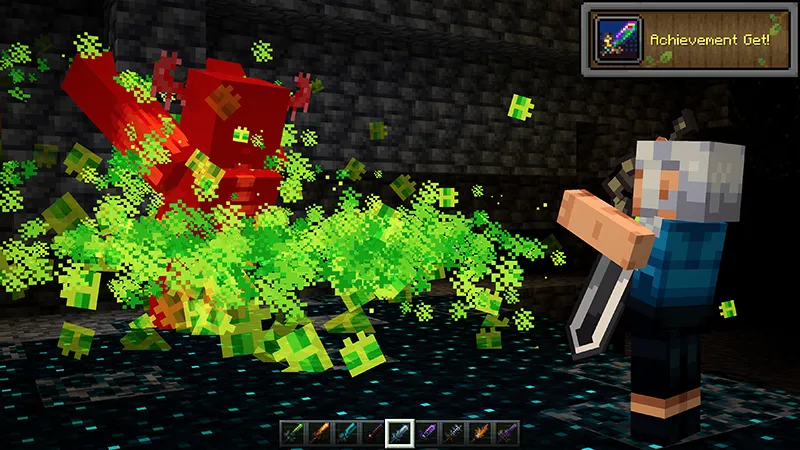Screen dimensions: 800x450
Task: Select the dark violet sword in the last slot
Action: [508, 432]
